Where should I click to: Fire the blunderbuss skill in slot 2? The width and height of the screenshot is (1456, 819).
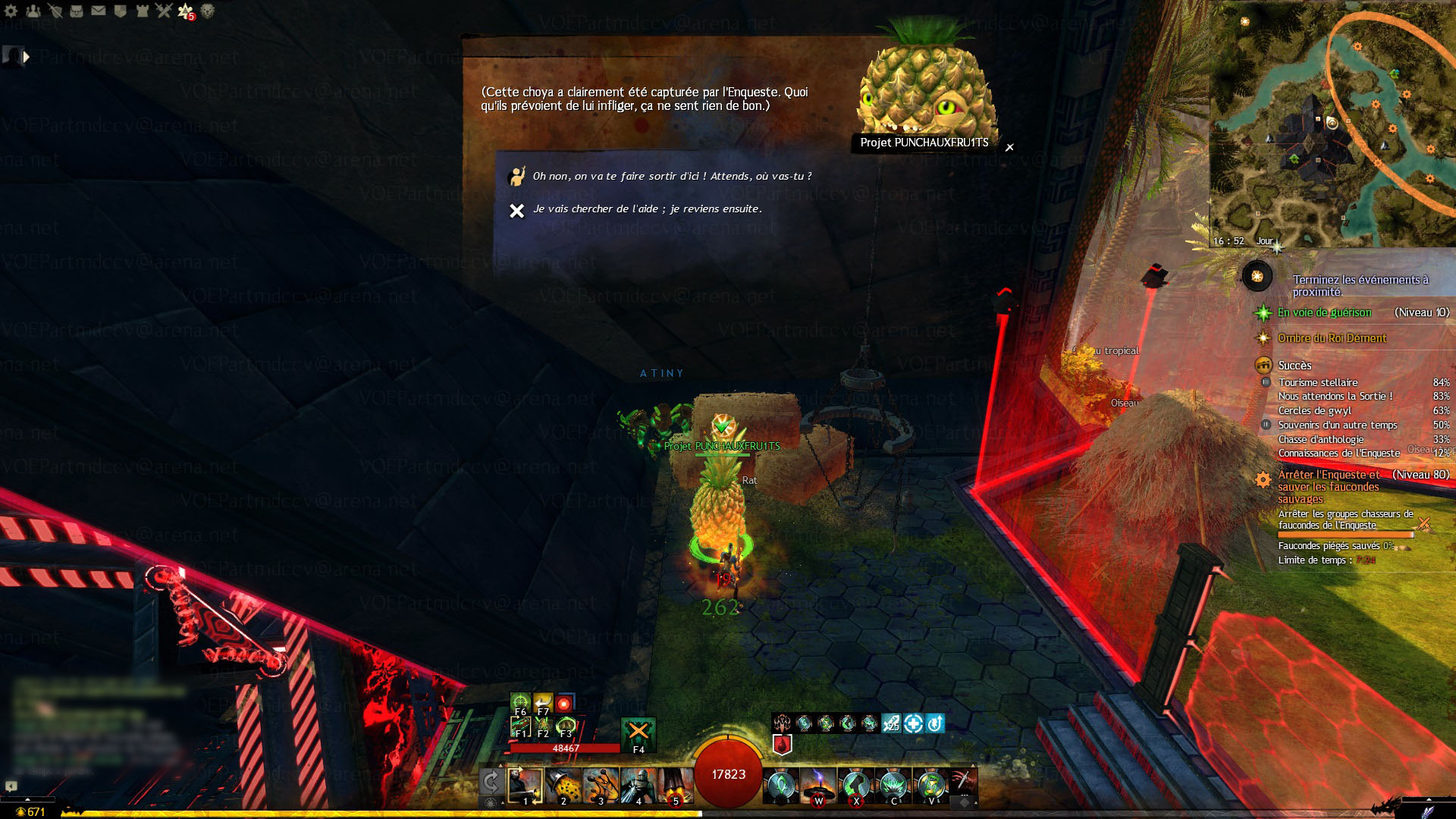[x=563, y=785]
